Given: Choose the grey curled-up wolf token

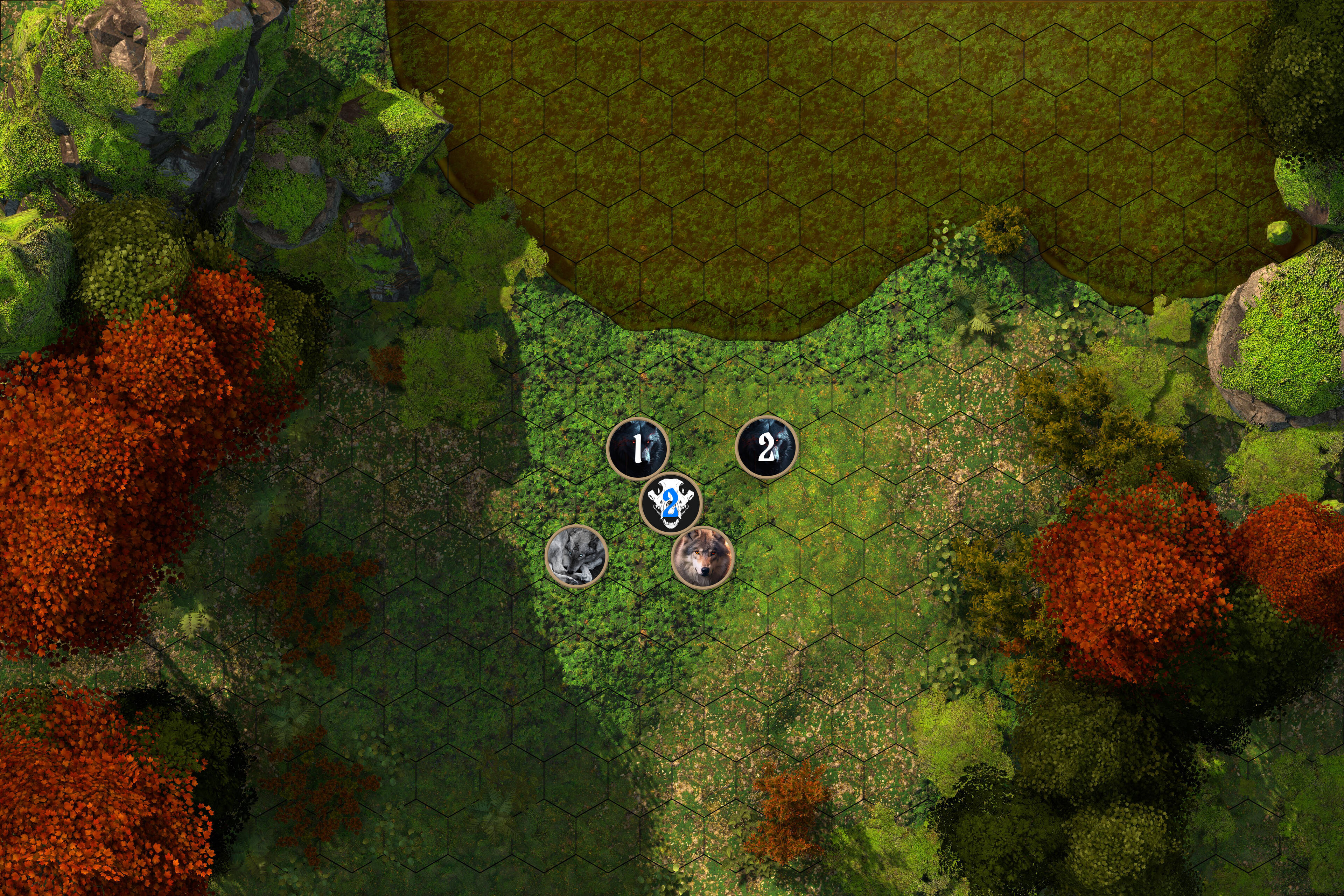Looking at the screenshot, I should click(x=575, y=555).
